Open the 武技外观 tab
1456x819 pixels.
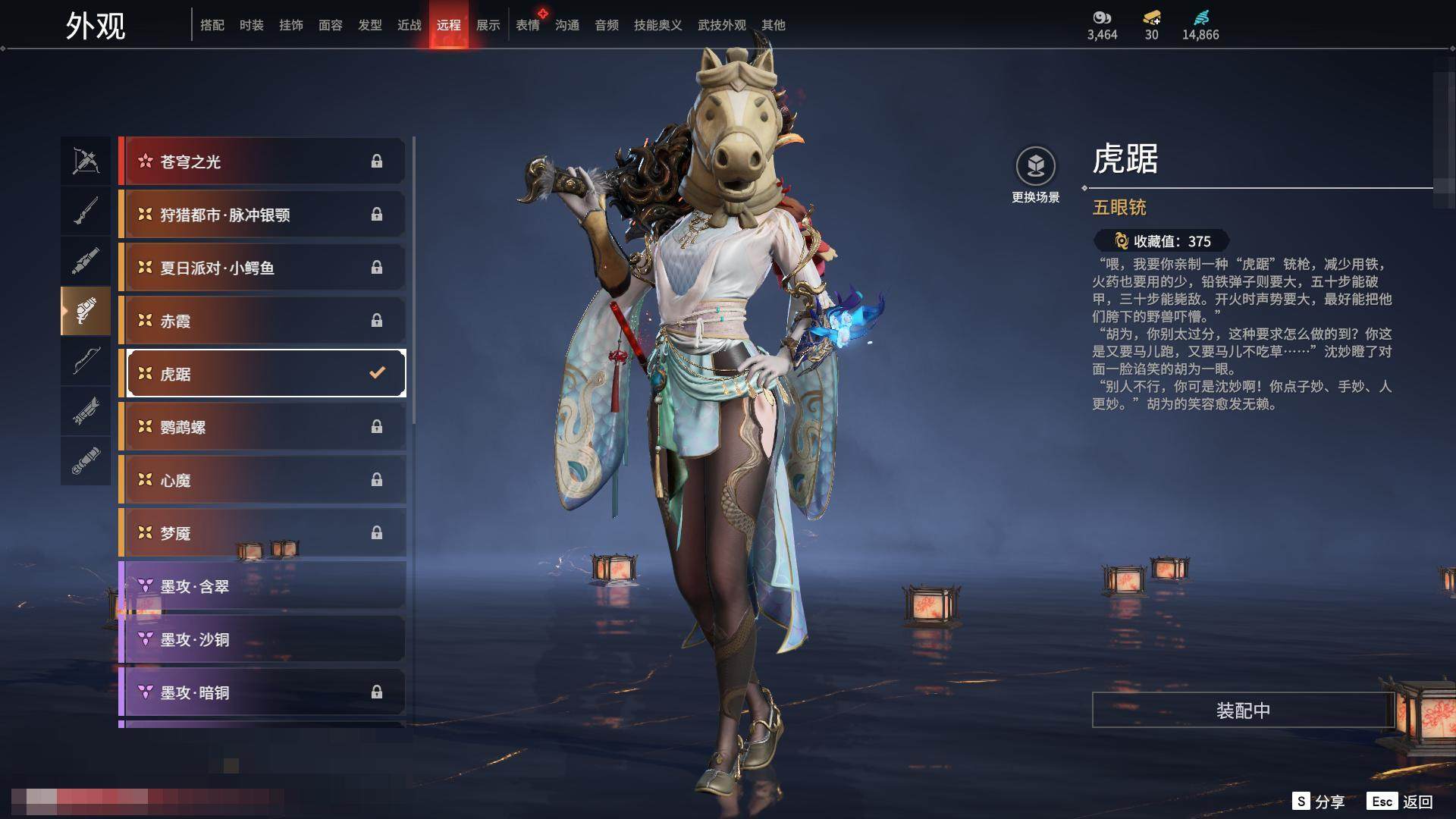[x=721, y=25]
